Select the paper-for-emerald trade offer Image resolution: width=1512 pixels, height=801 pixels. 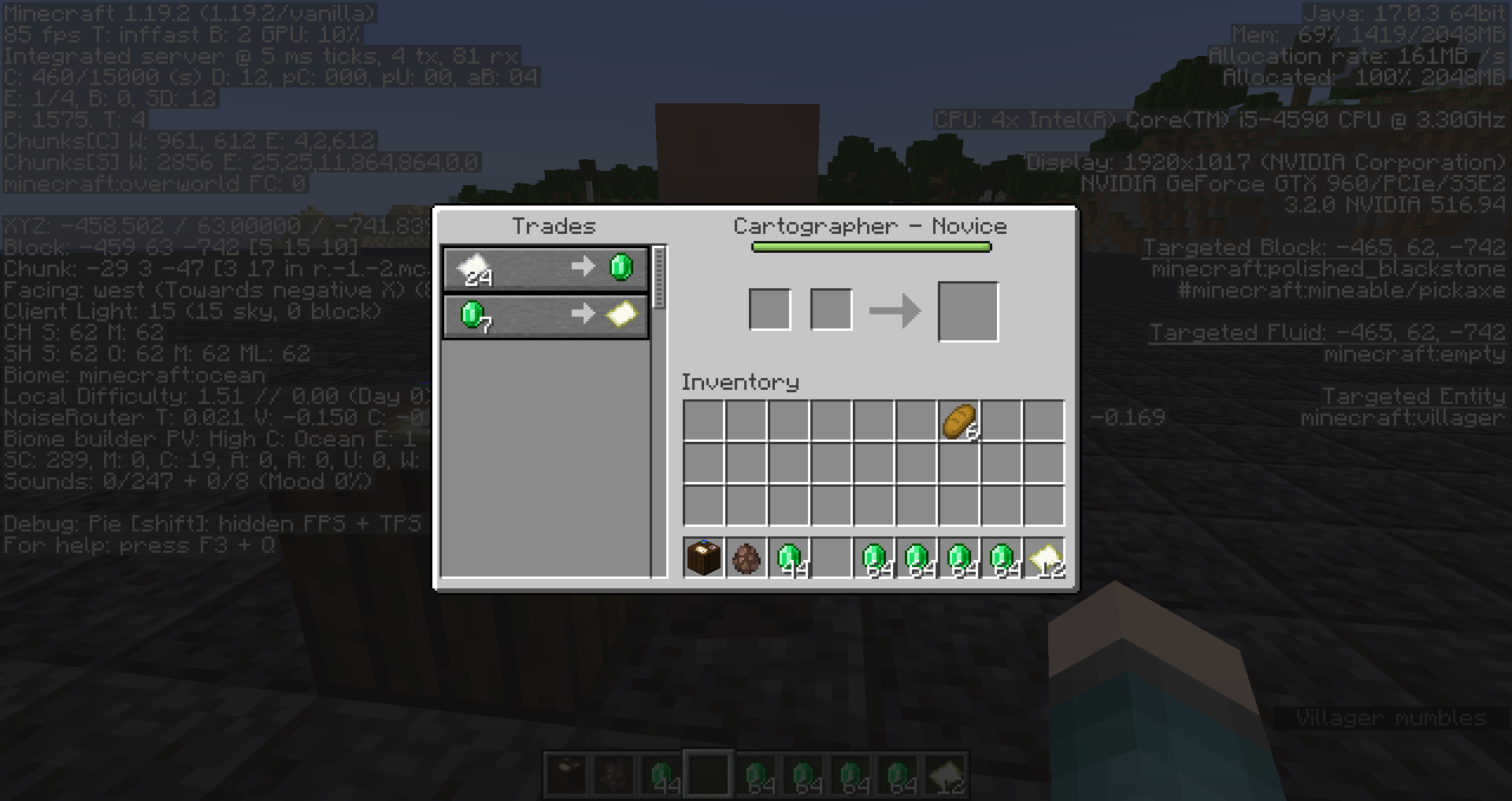[x=545, y=269]
